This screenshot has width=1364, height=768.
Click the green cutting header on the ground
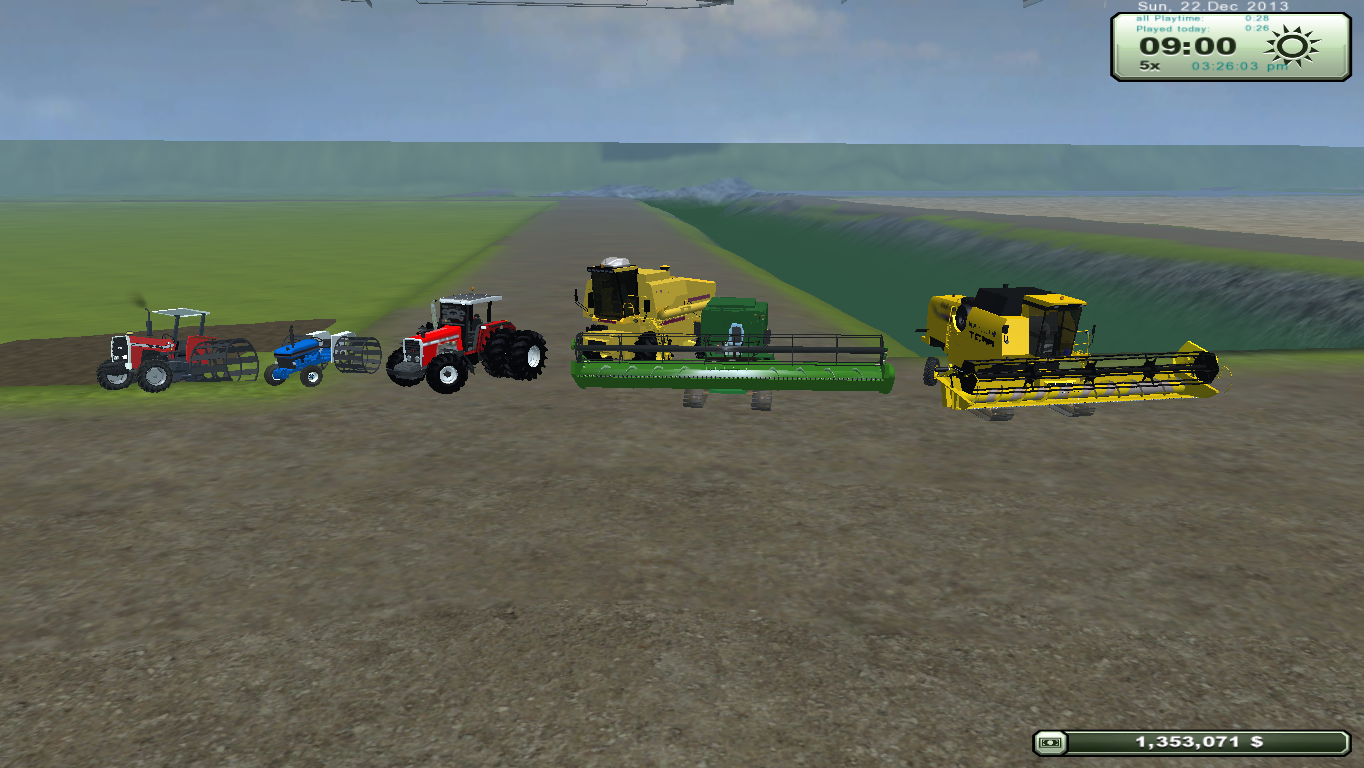pos(730,375)
